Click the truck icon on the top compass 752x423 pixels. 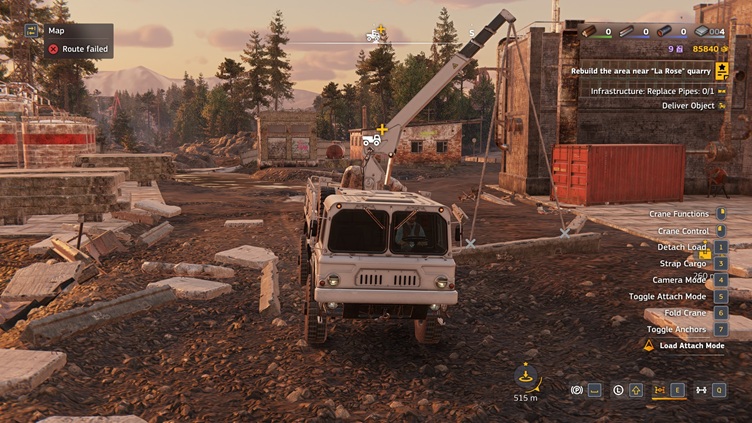(x=374, y=36)
